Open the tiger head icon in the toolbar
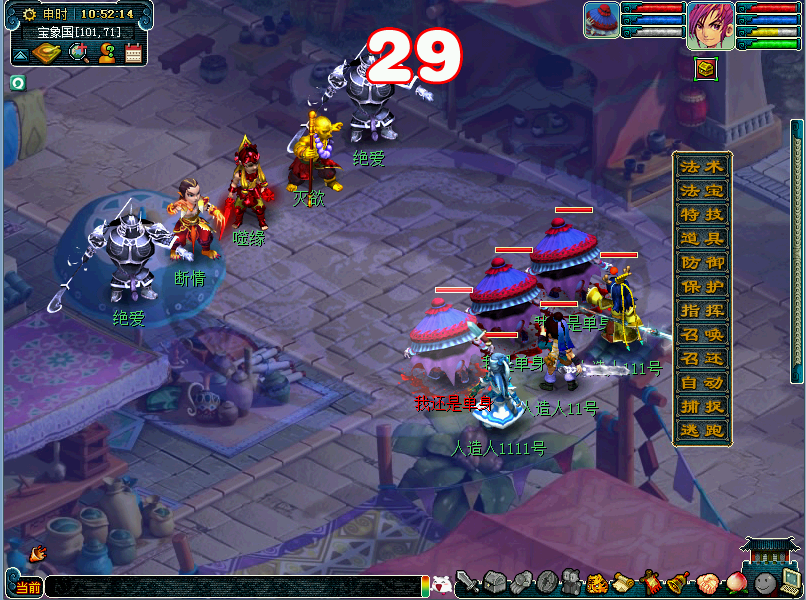 596,582
